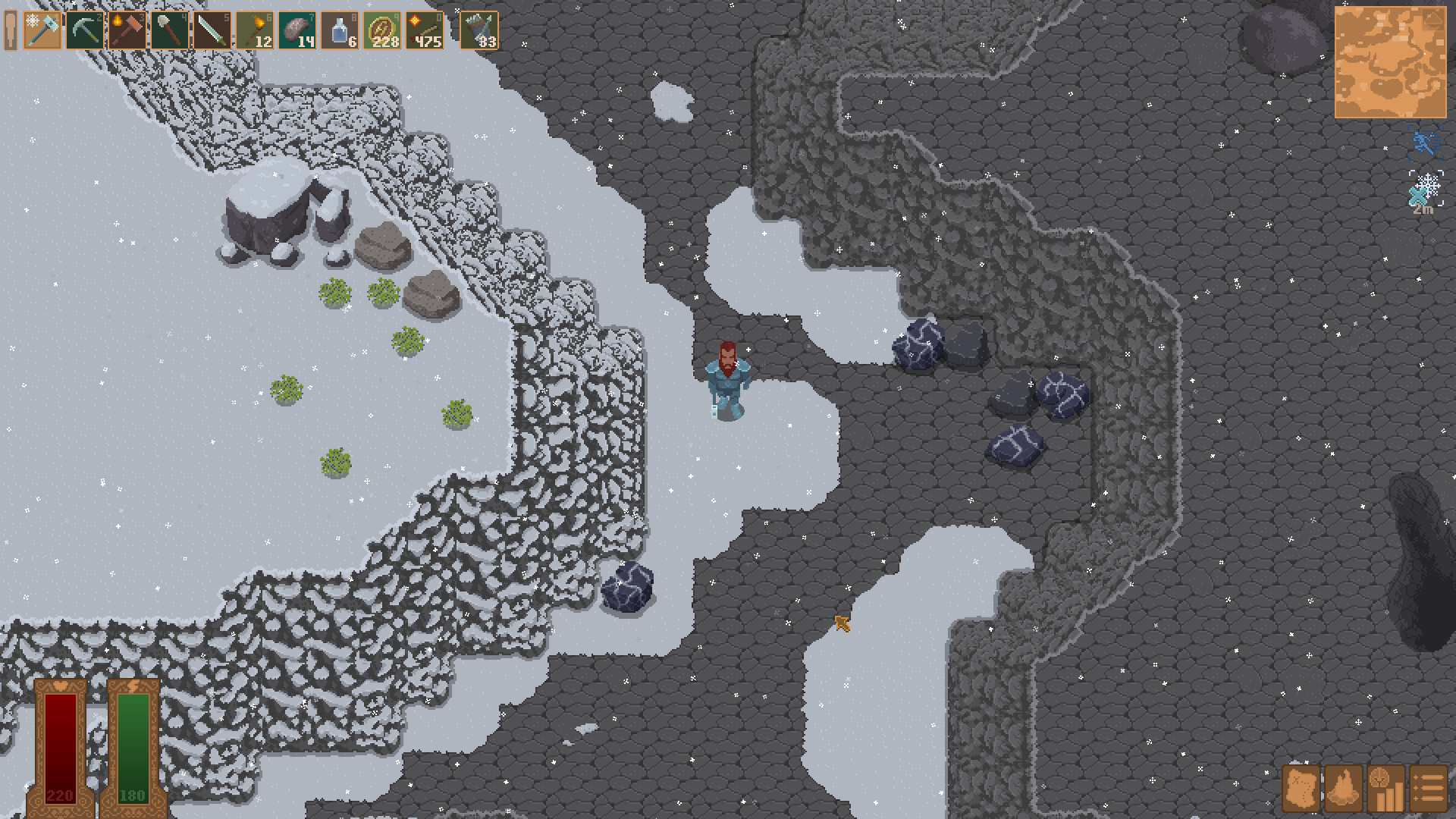1456x819 pixels.
Task: Select the torch stack showing 12
Action: coord(256,30)
